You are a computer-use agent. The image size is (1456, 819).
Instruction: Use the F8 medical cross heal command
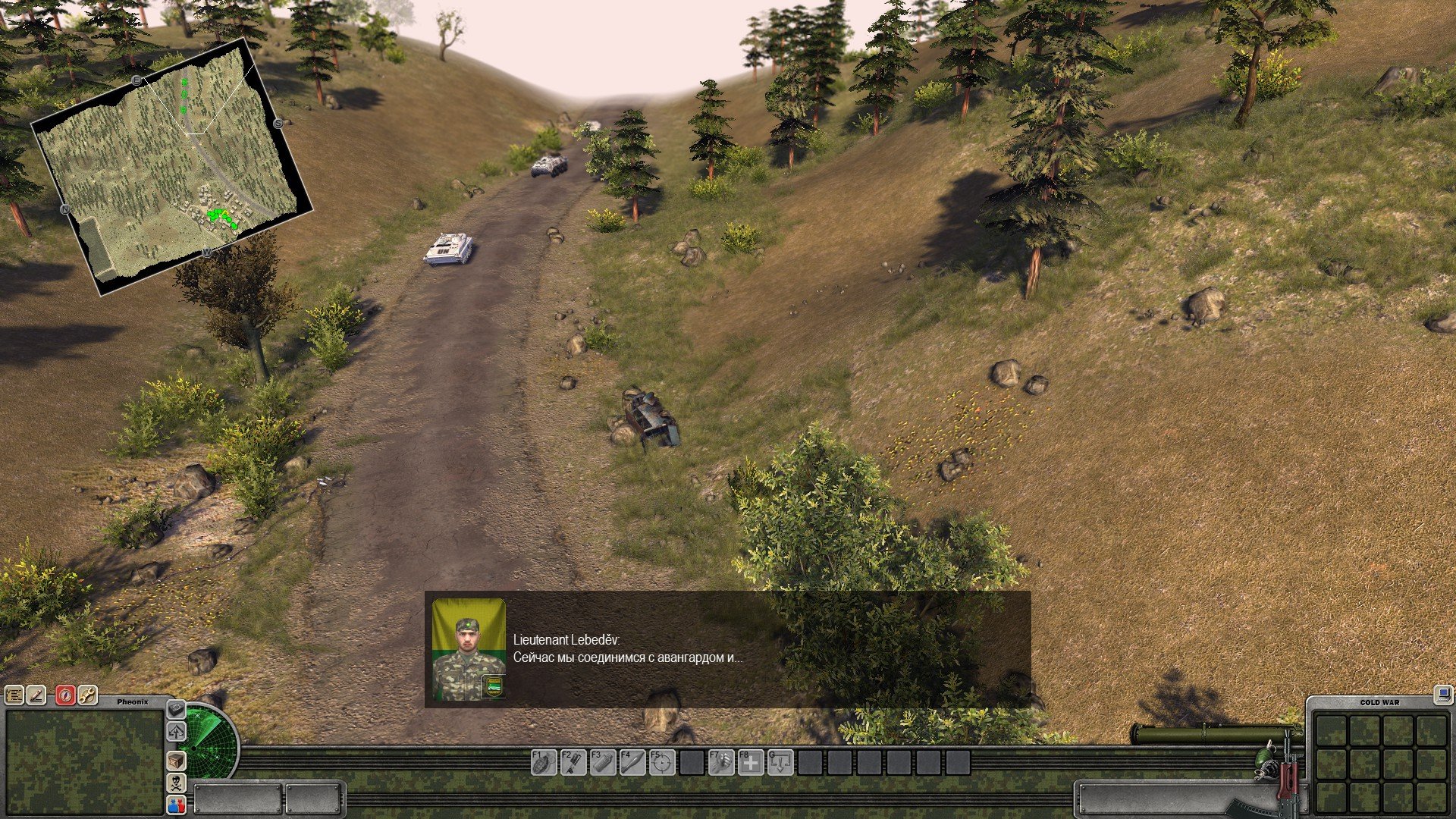pyautogui.click(x=751, y=762)
